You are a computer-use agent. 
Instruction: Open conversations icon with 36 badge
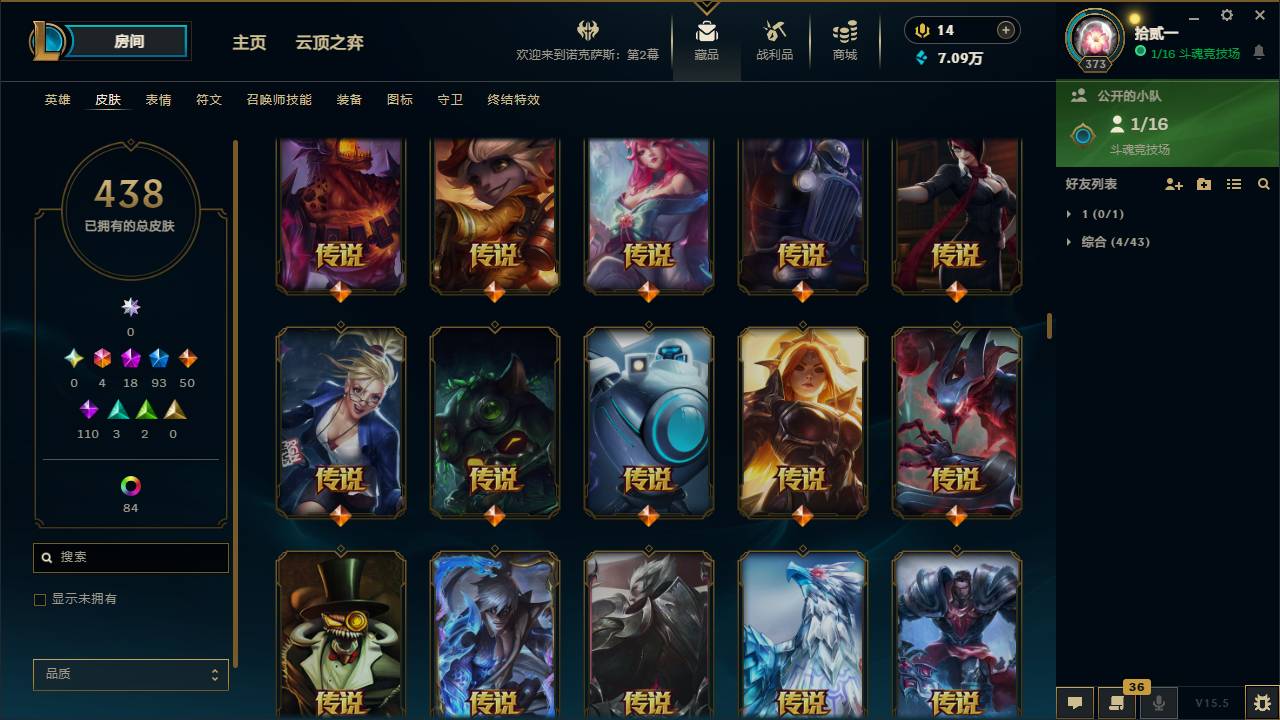pyautogui.click(x=1114, y=703)
